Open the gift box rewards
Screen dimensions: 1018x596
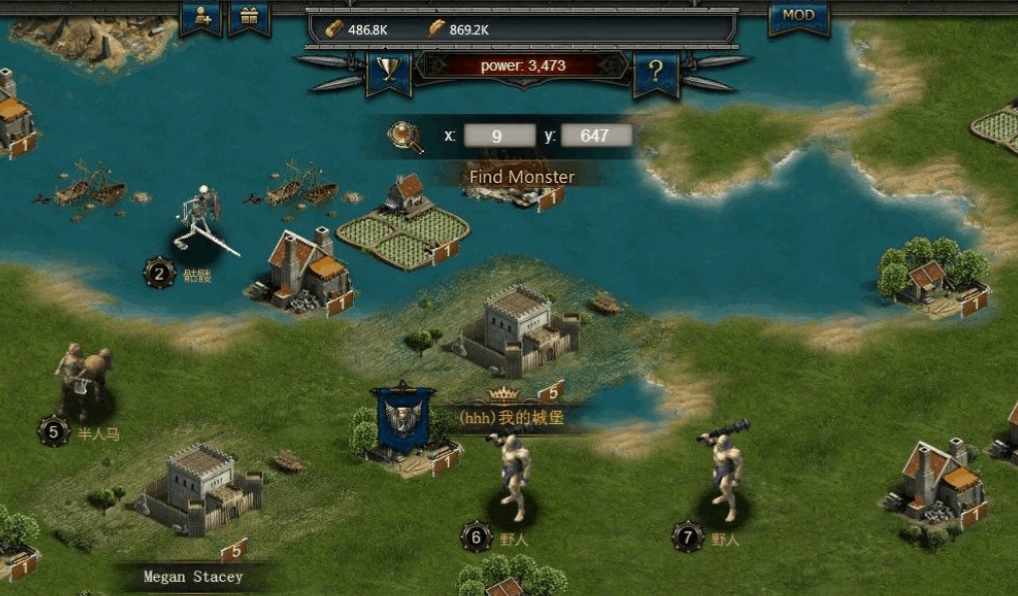249,16
